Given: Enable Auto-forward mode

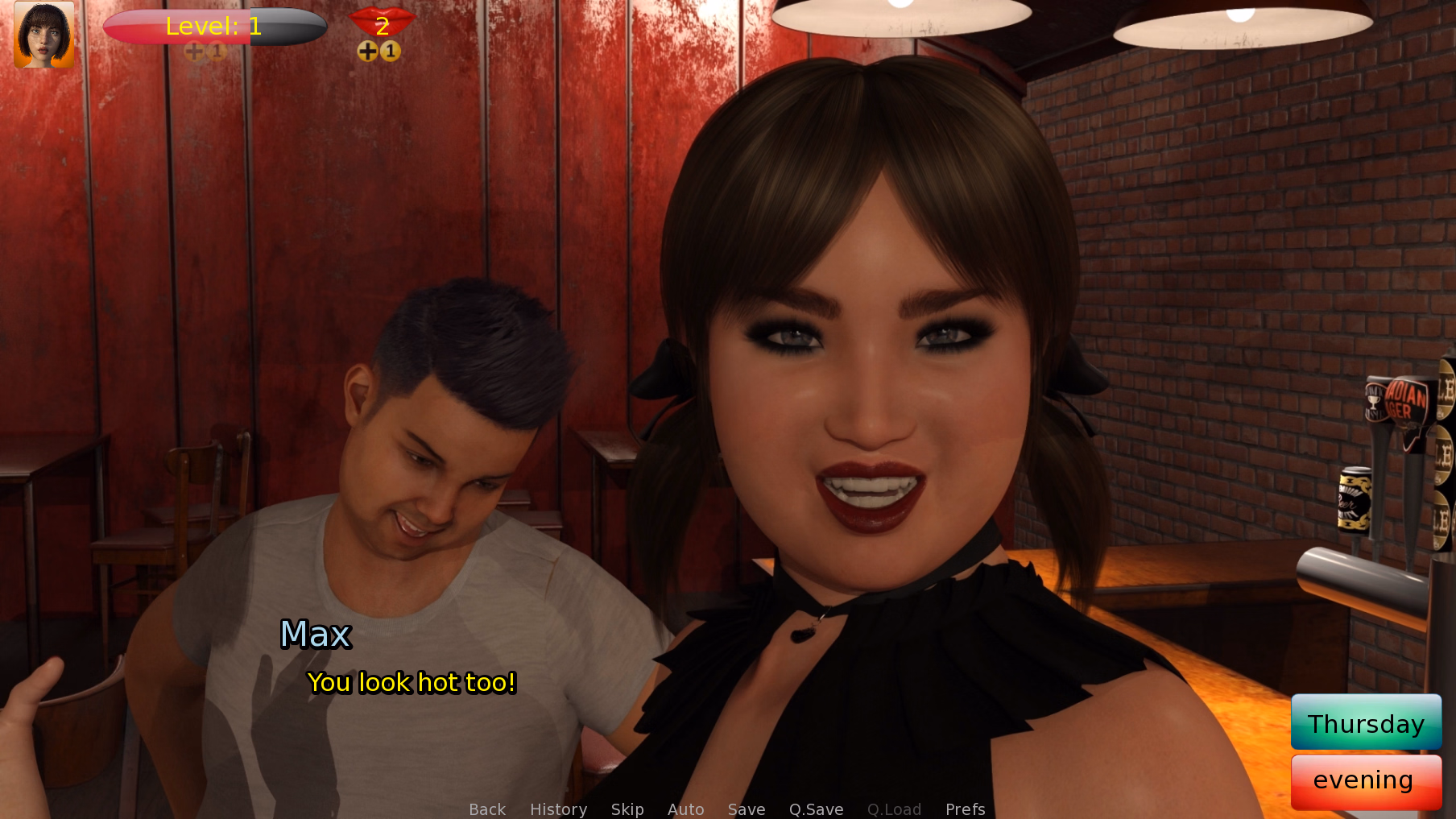Looking at the screenshot, I should point(685,809).
